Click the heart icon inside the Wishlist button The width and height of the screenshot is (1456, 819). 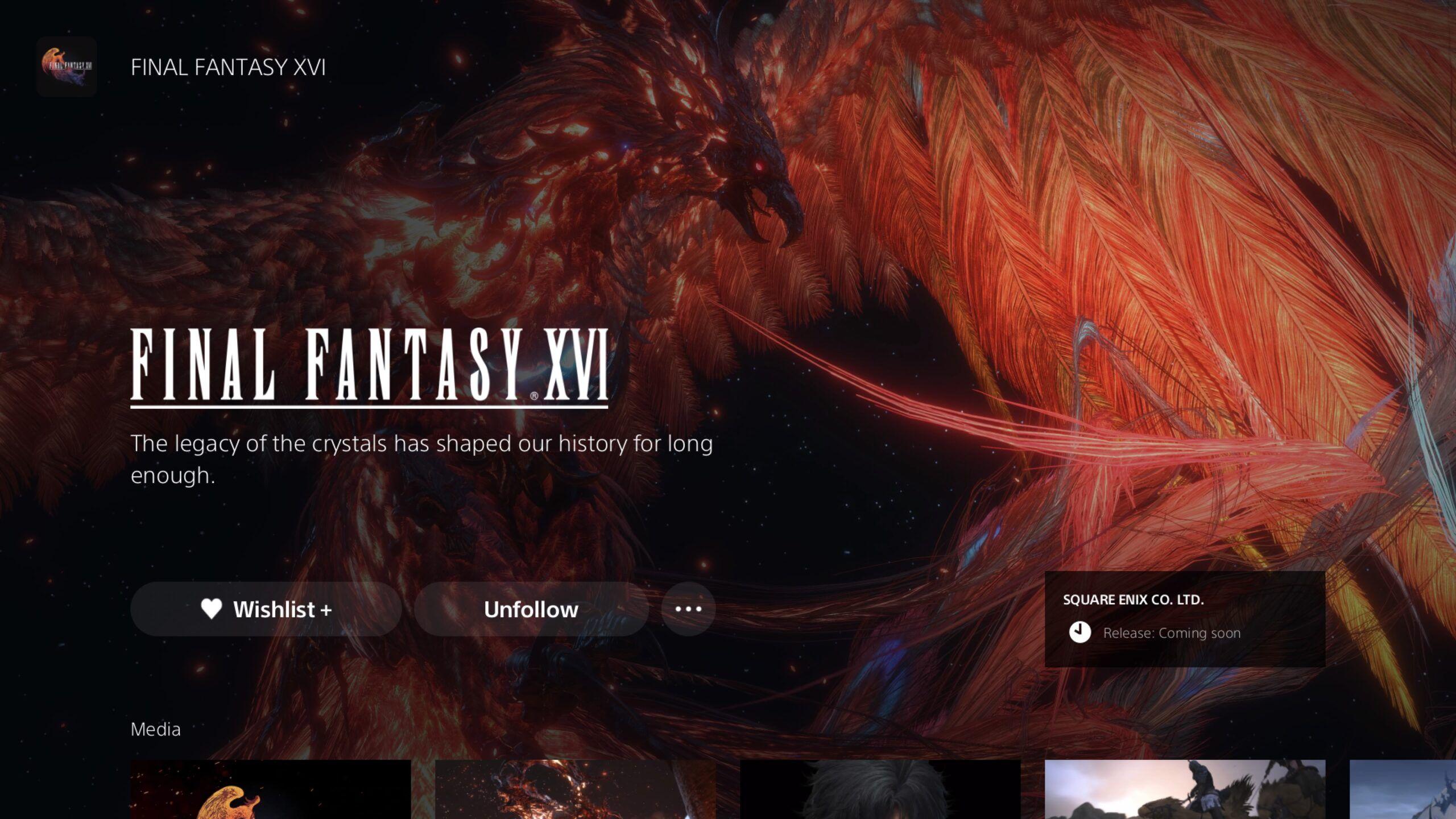(212, 609)
